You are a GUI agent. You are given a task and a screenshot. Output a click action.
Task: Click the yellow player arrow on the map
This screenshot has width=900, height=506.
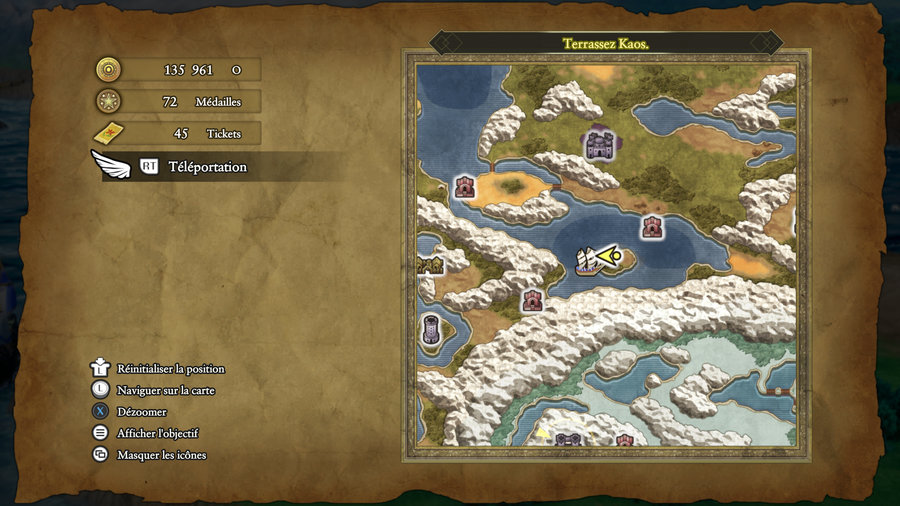(611, 257)
